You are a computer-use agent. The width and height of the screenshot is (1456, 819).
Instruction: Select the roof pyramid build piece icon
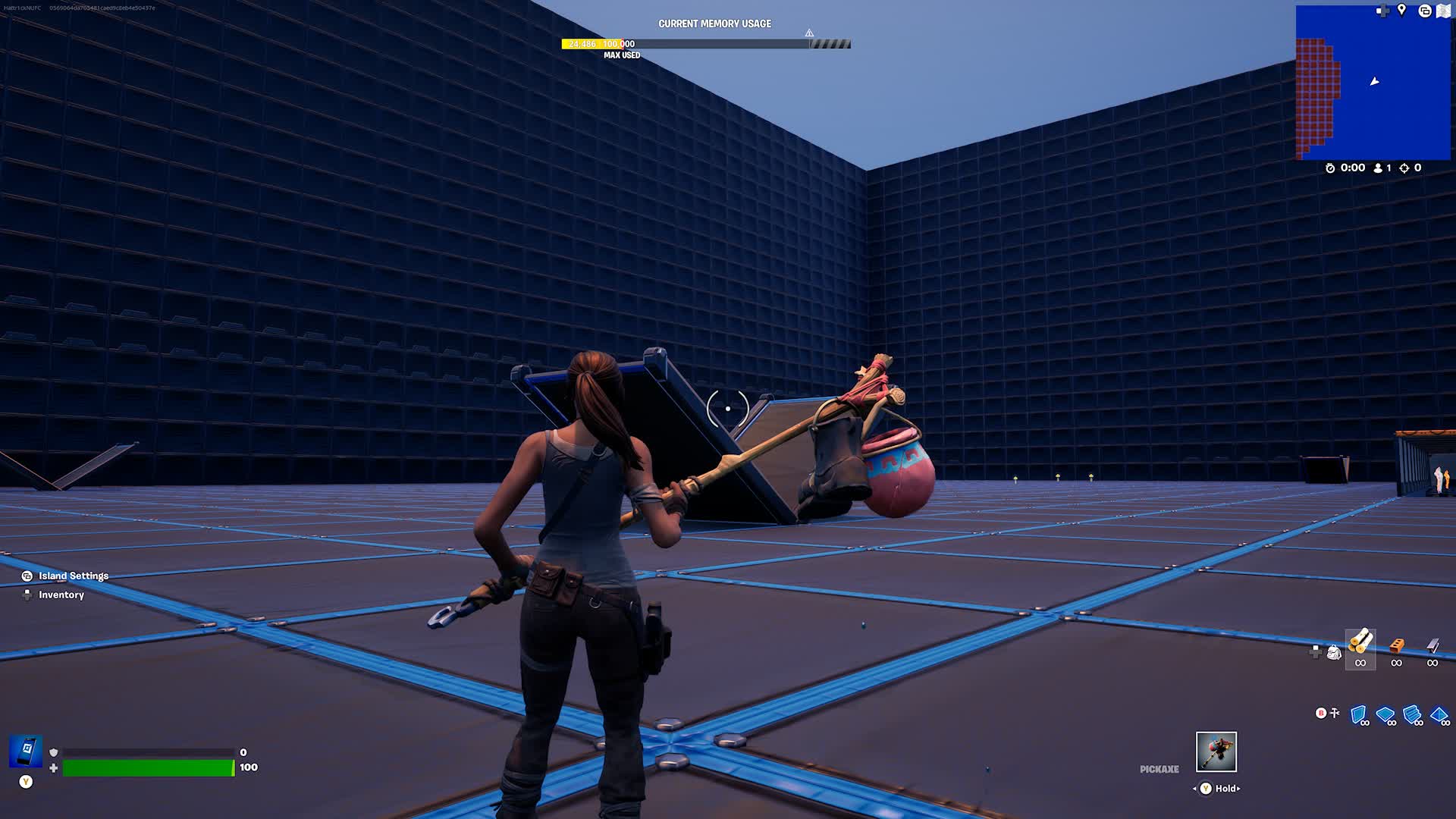coord(1439,714)
